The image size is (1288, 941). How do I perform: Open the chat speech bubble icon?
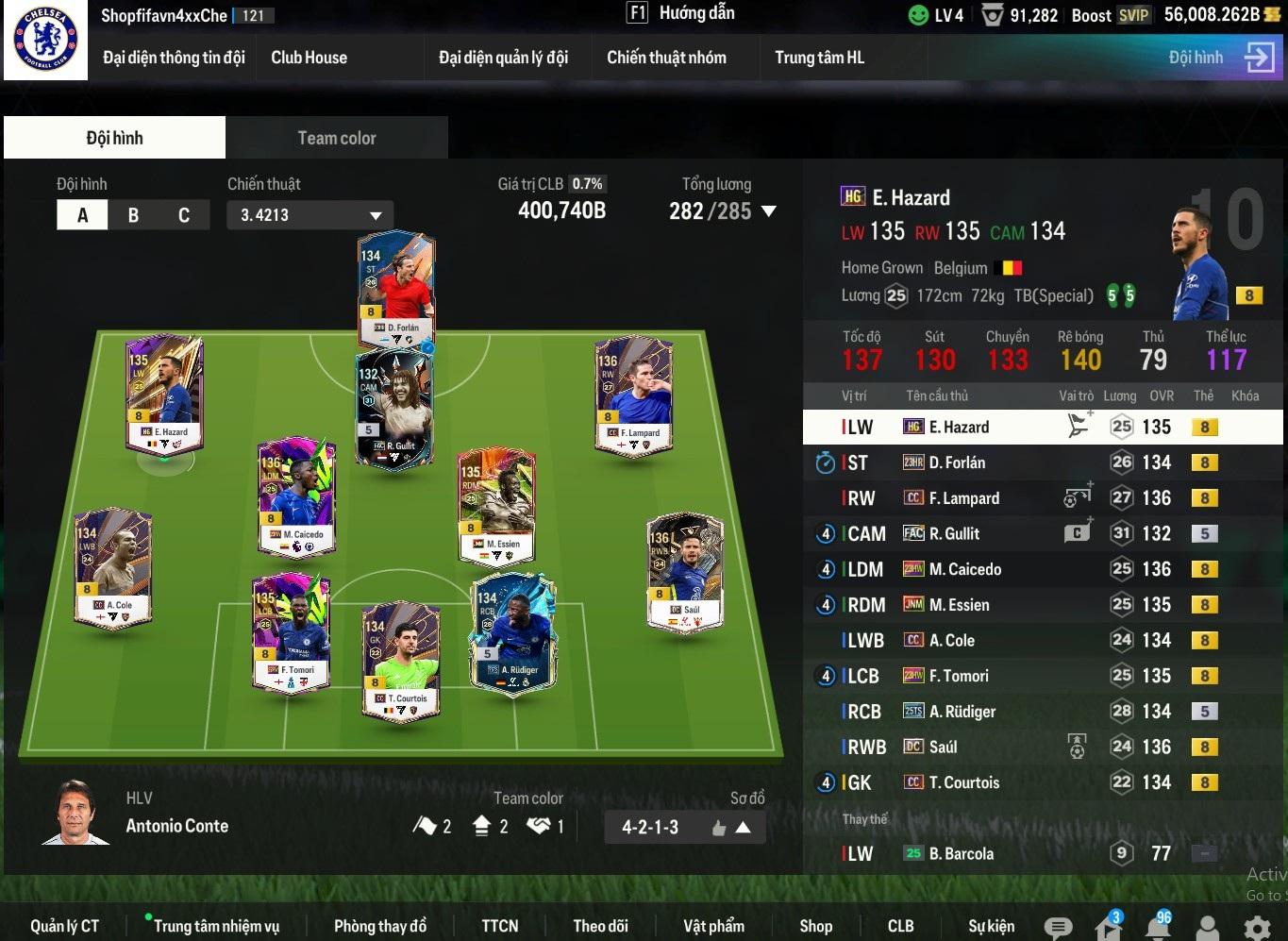1058,928
